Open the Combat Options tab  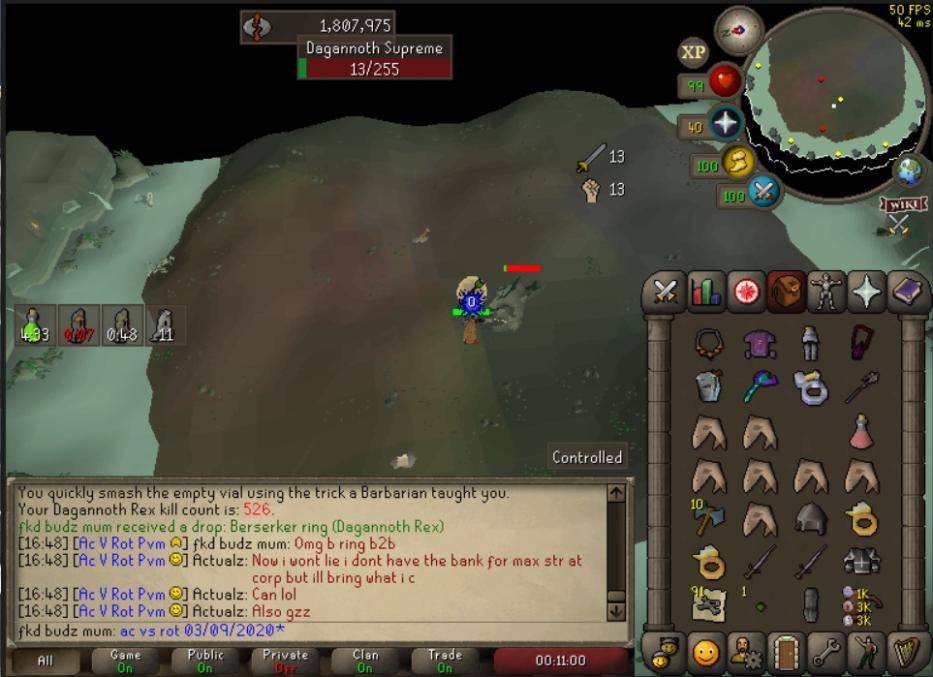[x=665, y=292]
